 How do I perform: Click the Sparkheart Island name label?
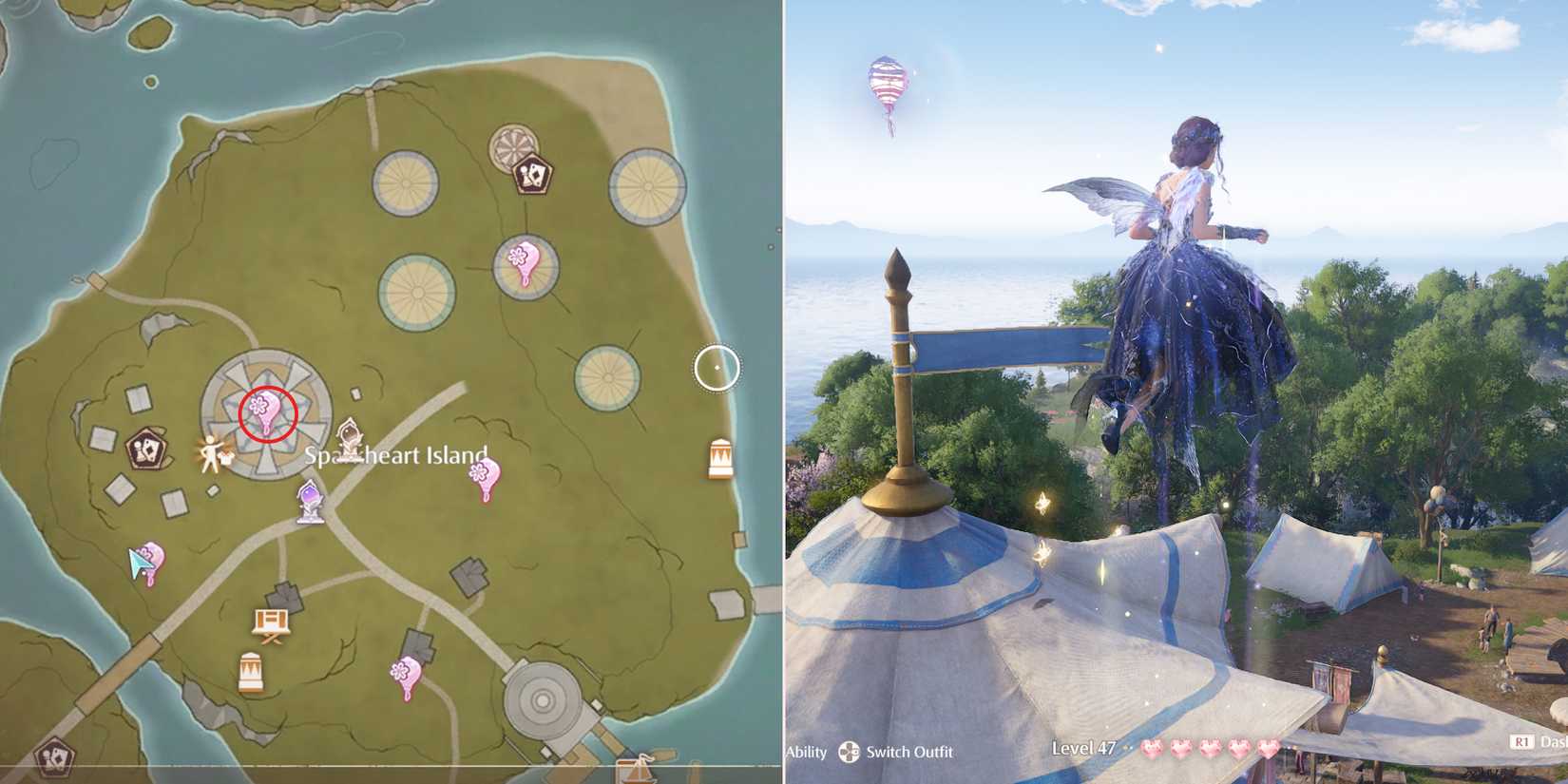tap(397, 454)
